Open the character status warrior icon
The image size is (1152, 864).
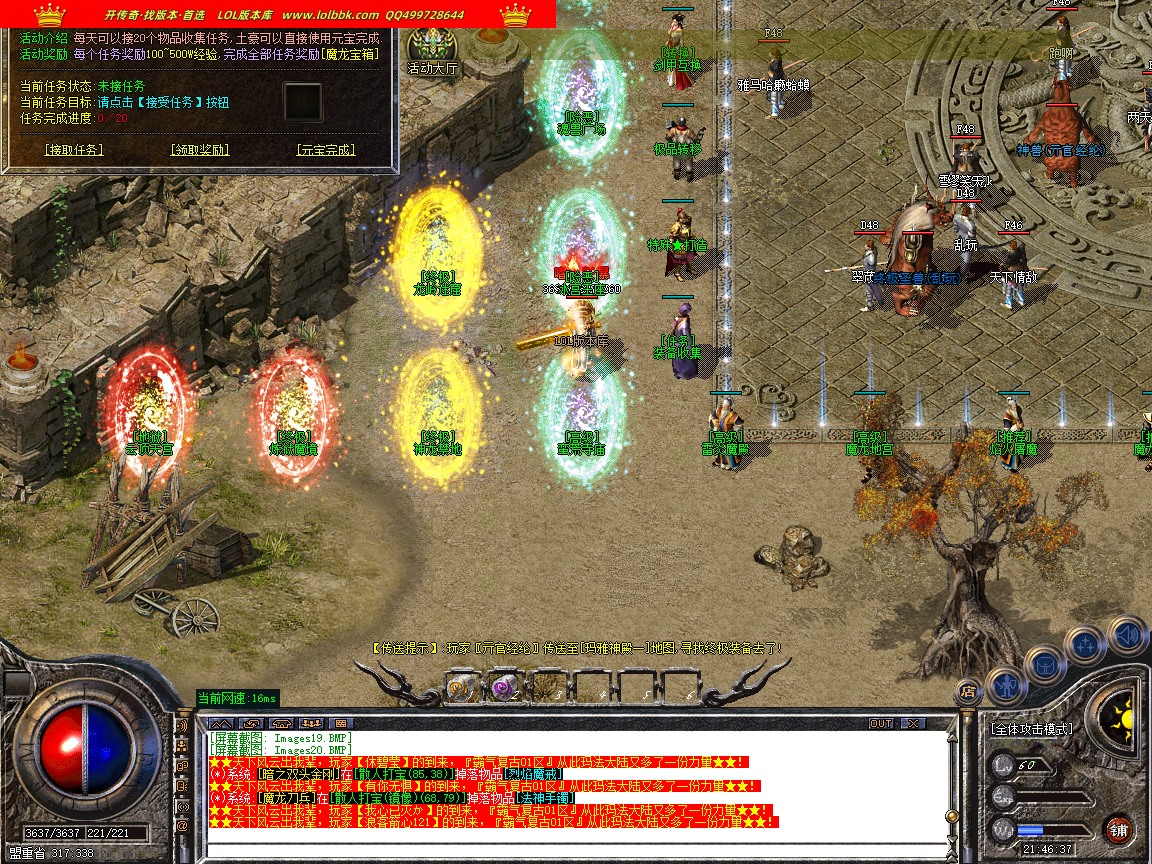tap(1006, 685)
